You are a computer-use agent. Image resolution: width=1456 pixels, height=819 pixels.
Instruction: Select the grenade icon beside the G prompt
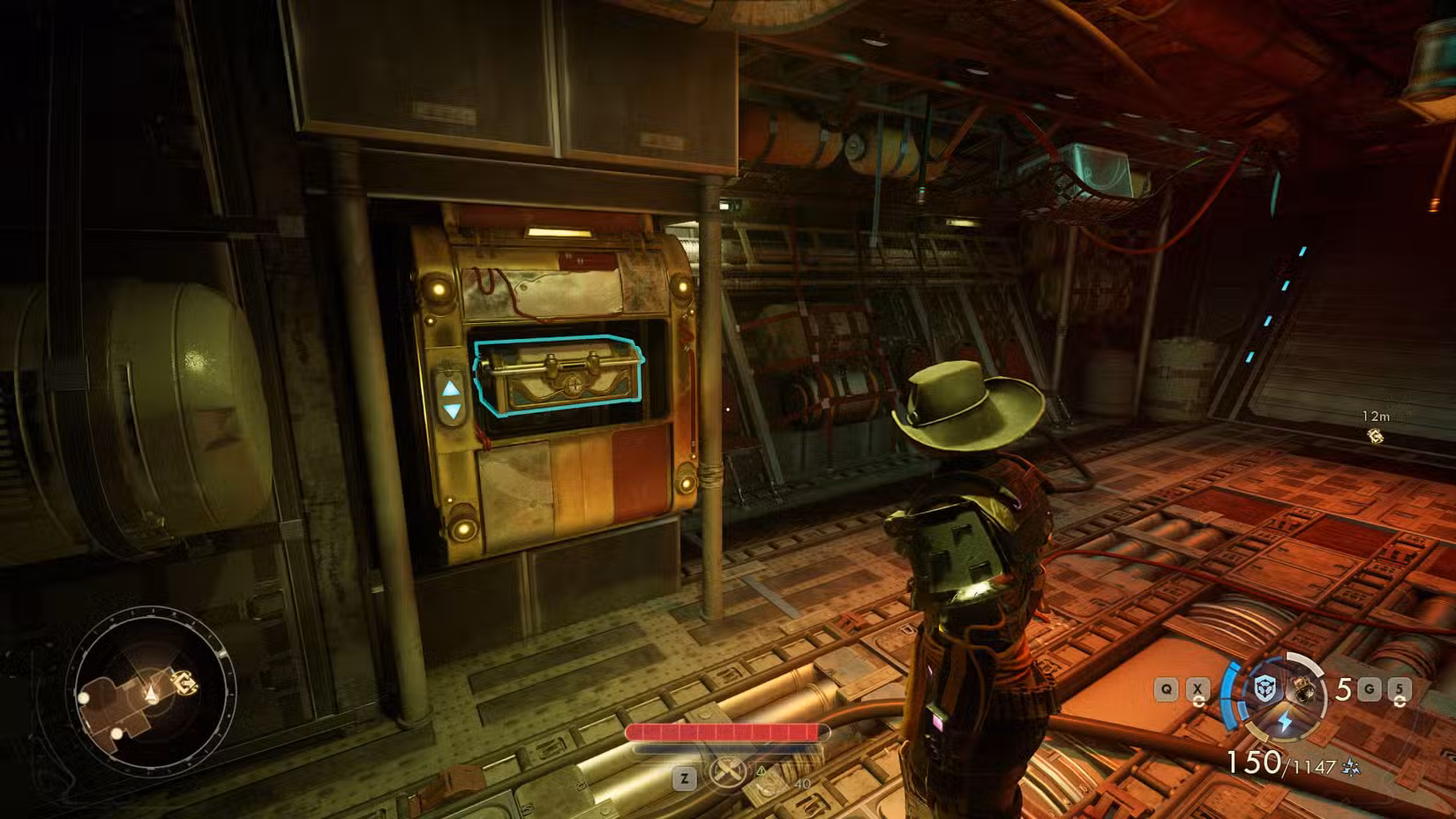pos(1343,687)
